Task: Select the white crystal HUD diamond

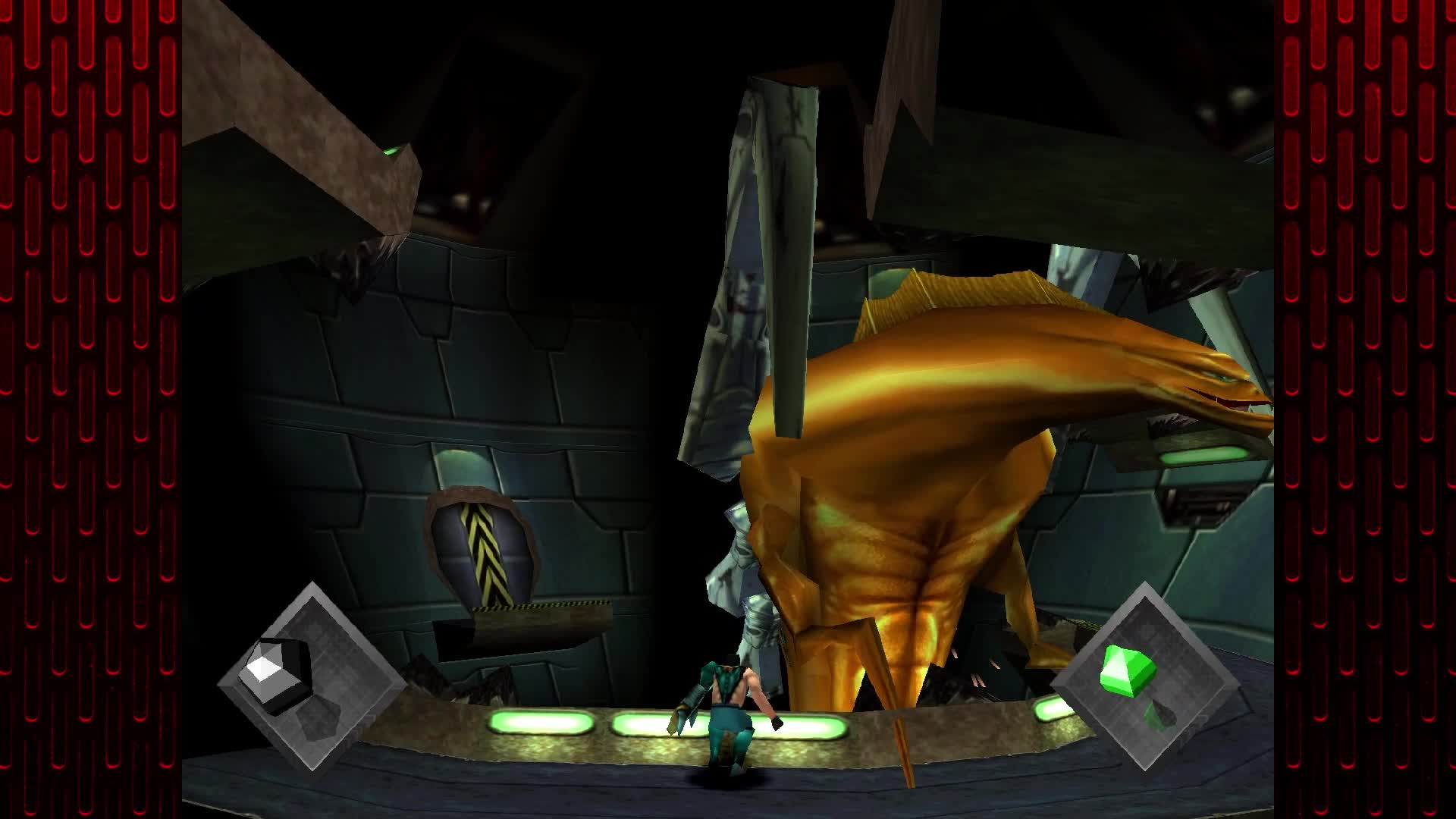Action: (311, 677)
